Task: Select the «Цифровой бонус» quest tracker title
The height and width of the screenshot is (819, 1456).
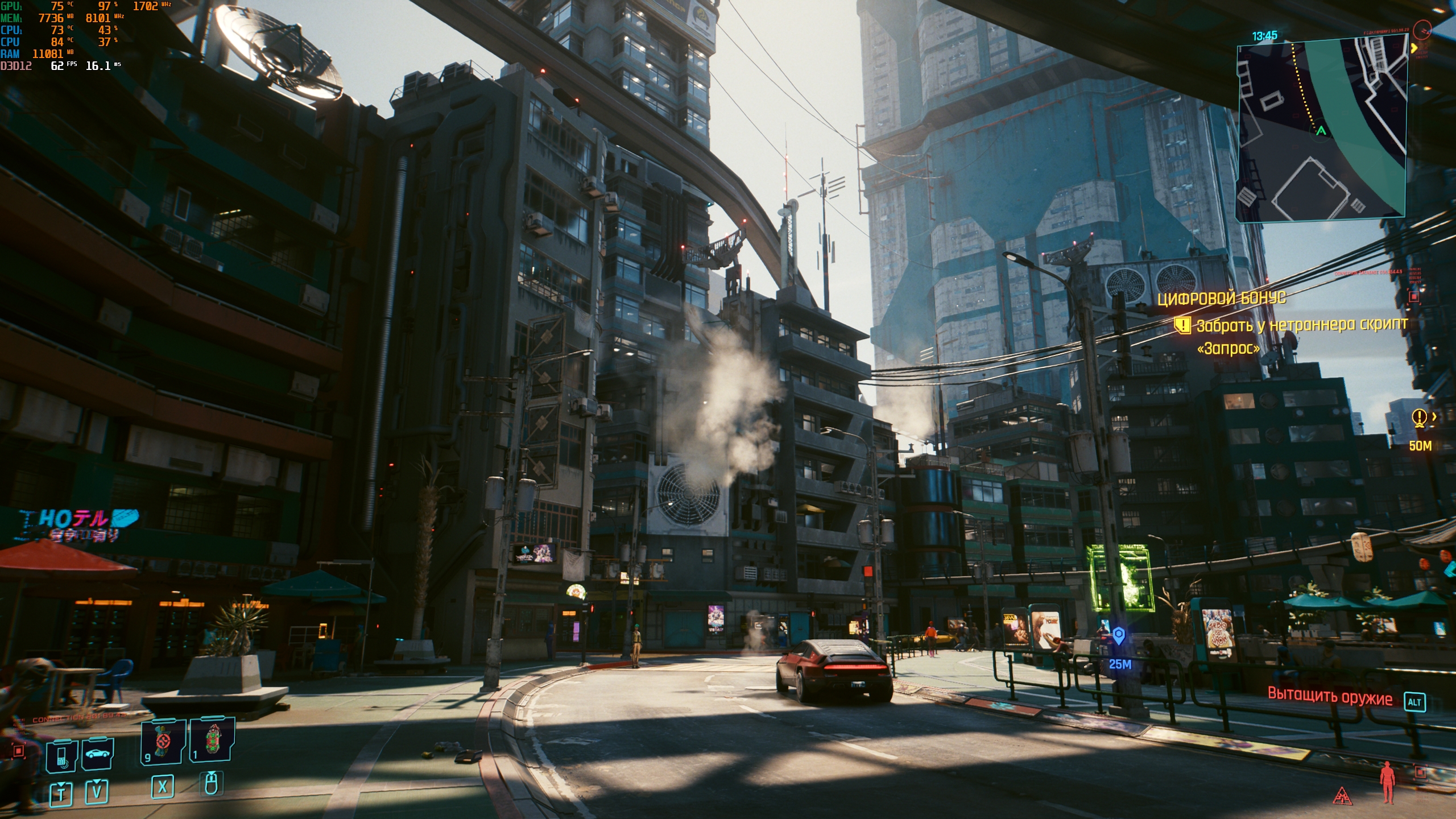Action: point(1221,298)
